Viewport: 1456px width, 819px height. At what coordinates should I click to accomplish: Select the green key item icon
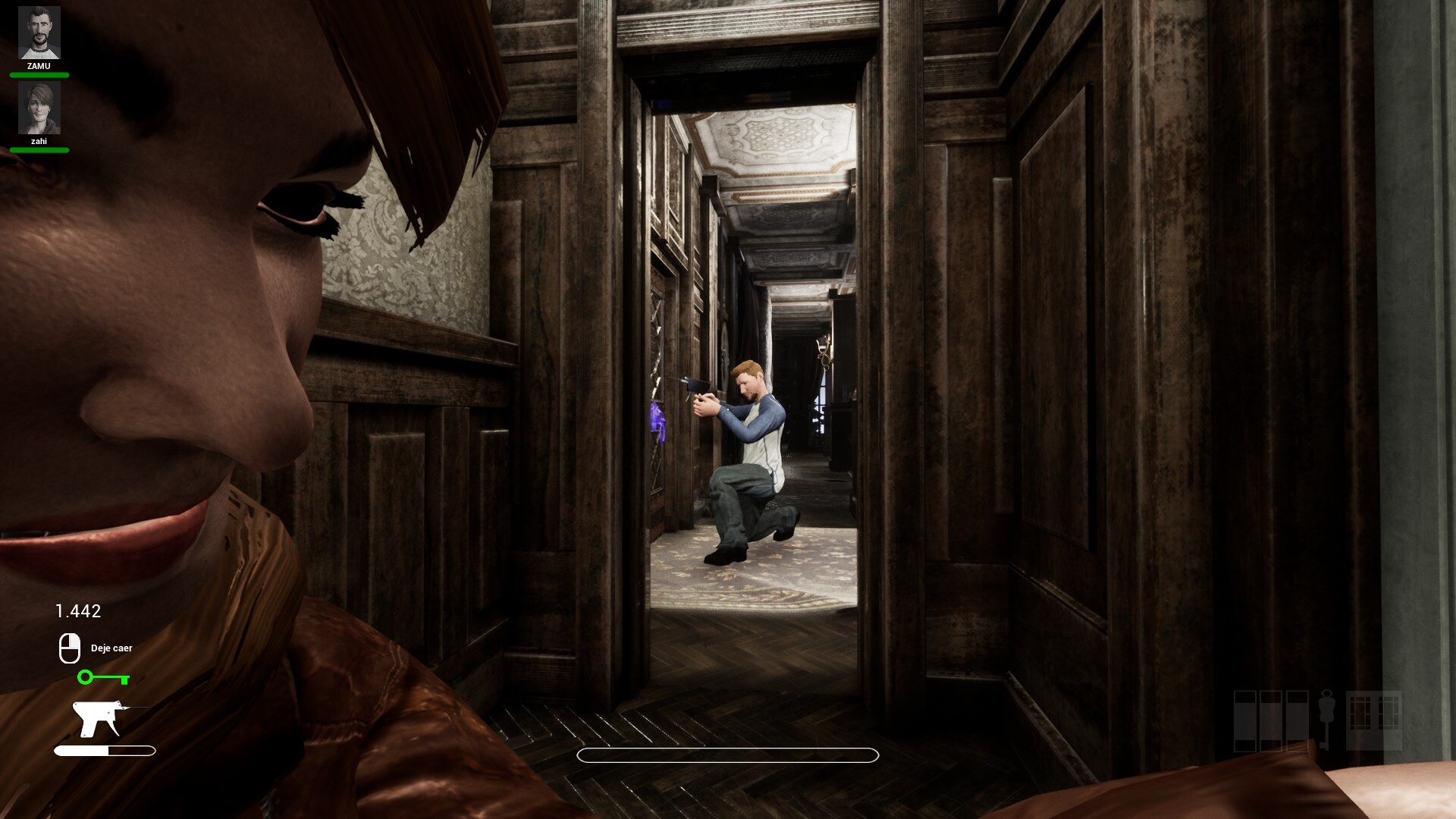tap(103, 677)
